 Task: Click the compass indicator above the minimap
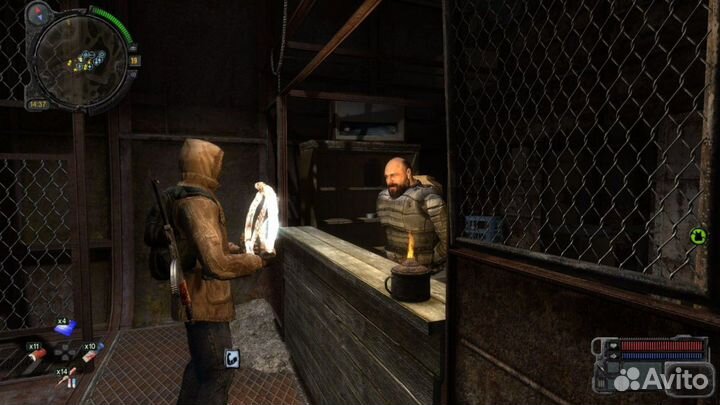point(40,13)
